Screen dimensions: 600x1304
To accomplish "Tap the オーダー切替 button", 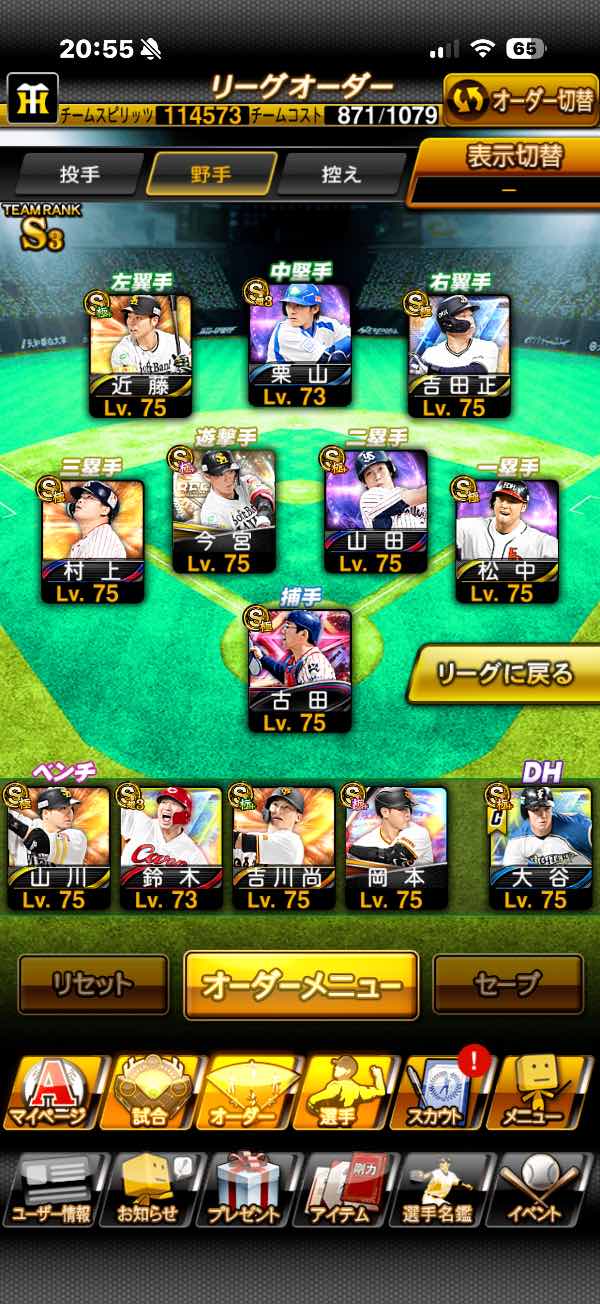I will tap(520, 101).
